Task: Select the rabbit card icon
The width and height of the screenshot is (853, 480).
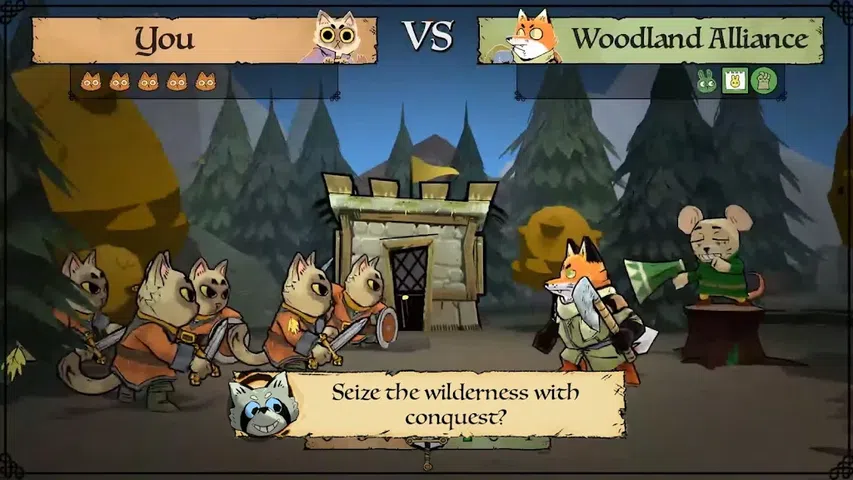Action: pyautogui.click(x=735, y=82)
